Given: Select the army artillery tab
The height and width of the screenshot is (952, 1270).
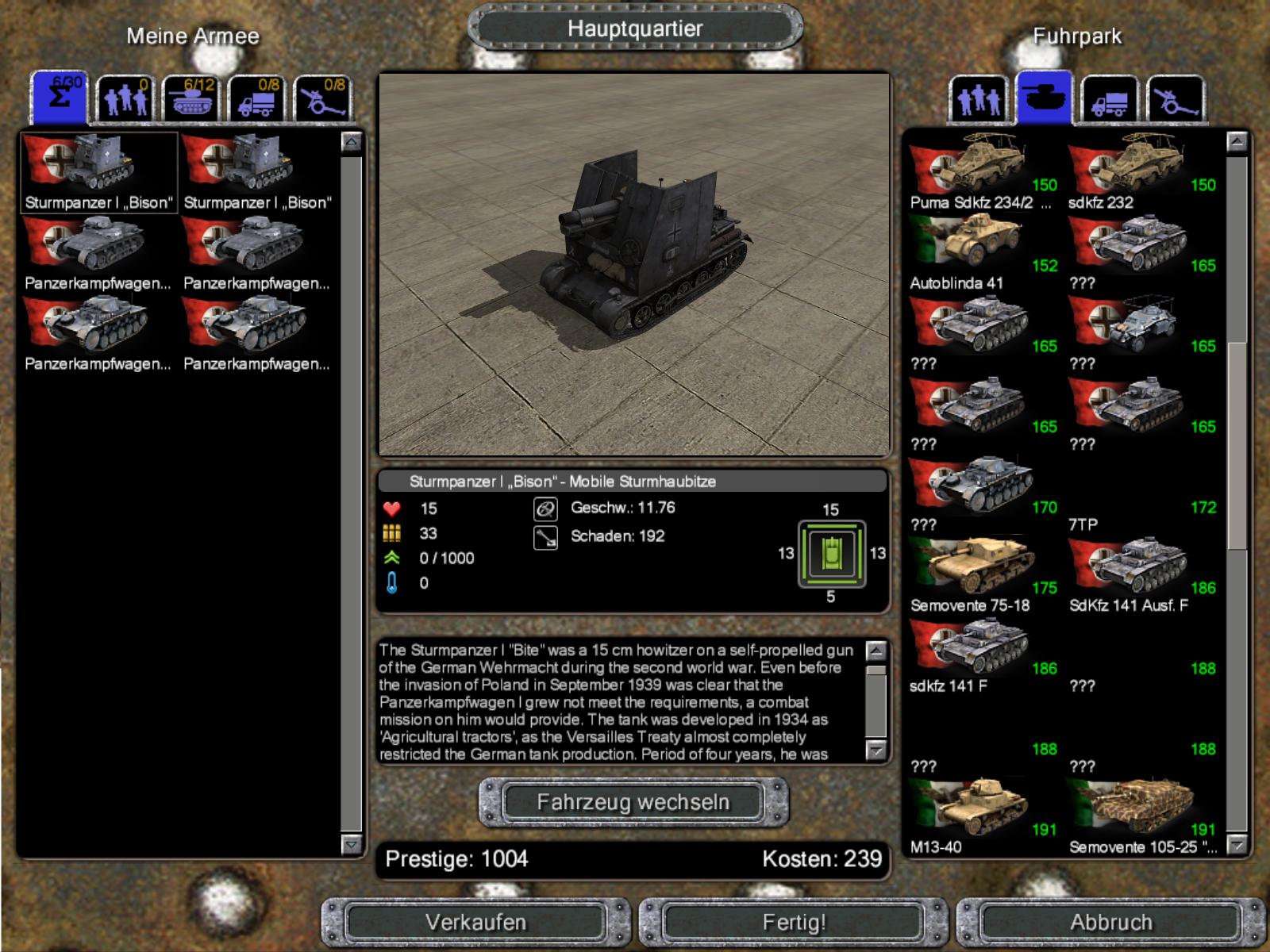Looking at the screenshot, I should 322,99.
